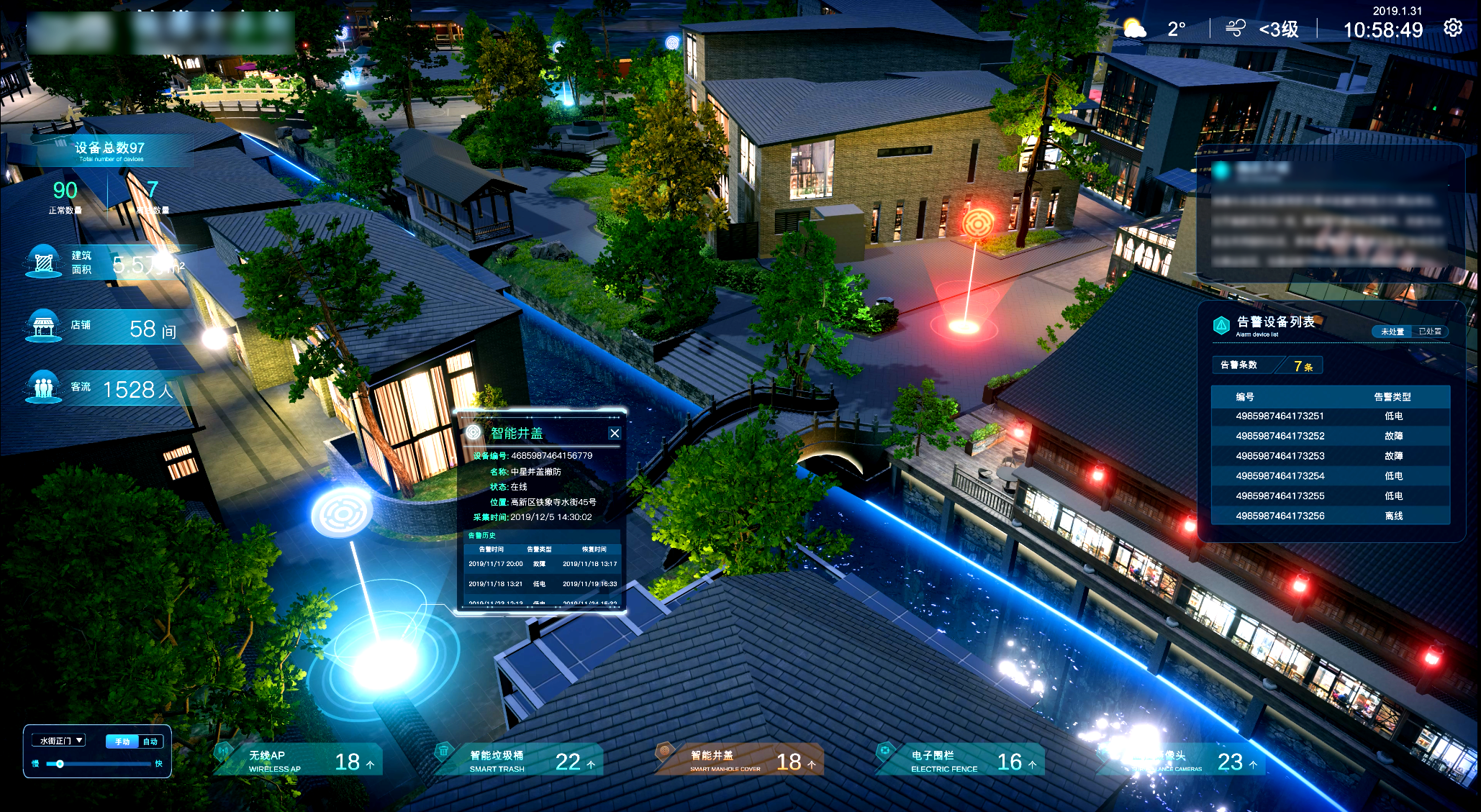Switch alarm list to 已处置 tab
This screenshot has width=1481, height=812.
point(1429,332)
